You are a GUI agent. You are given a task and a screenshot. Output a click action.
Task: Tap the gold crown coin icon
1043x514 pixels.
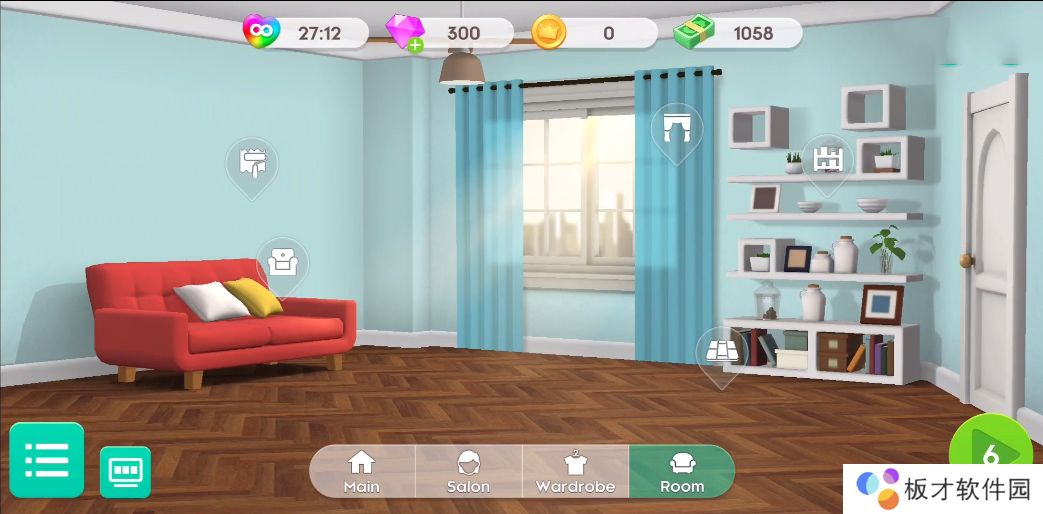[549, 32]
